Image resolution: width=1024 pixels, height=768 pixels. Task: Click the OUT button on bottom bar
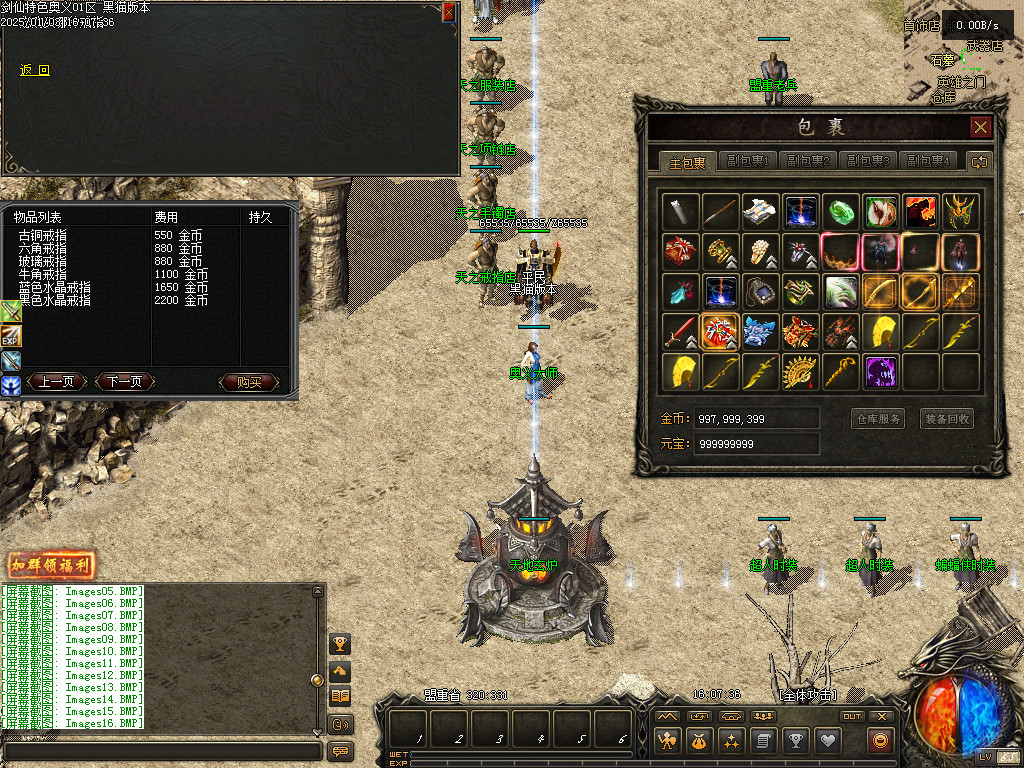pyautogui.click(x=851, y=716)
